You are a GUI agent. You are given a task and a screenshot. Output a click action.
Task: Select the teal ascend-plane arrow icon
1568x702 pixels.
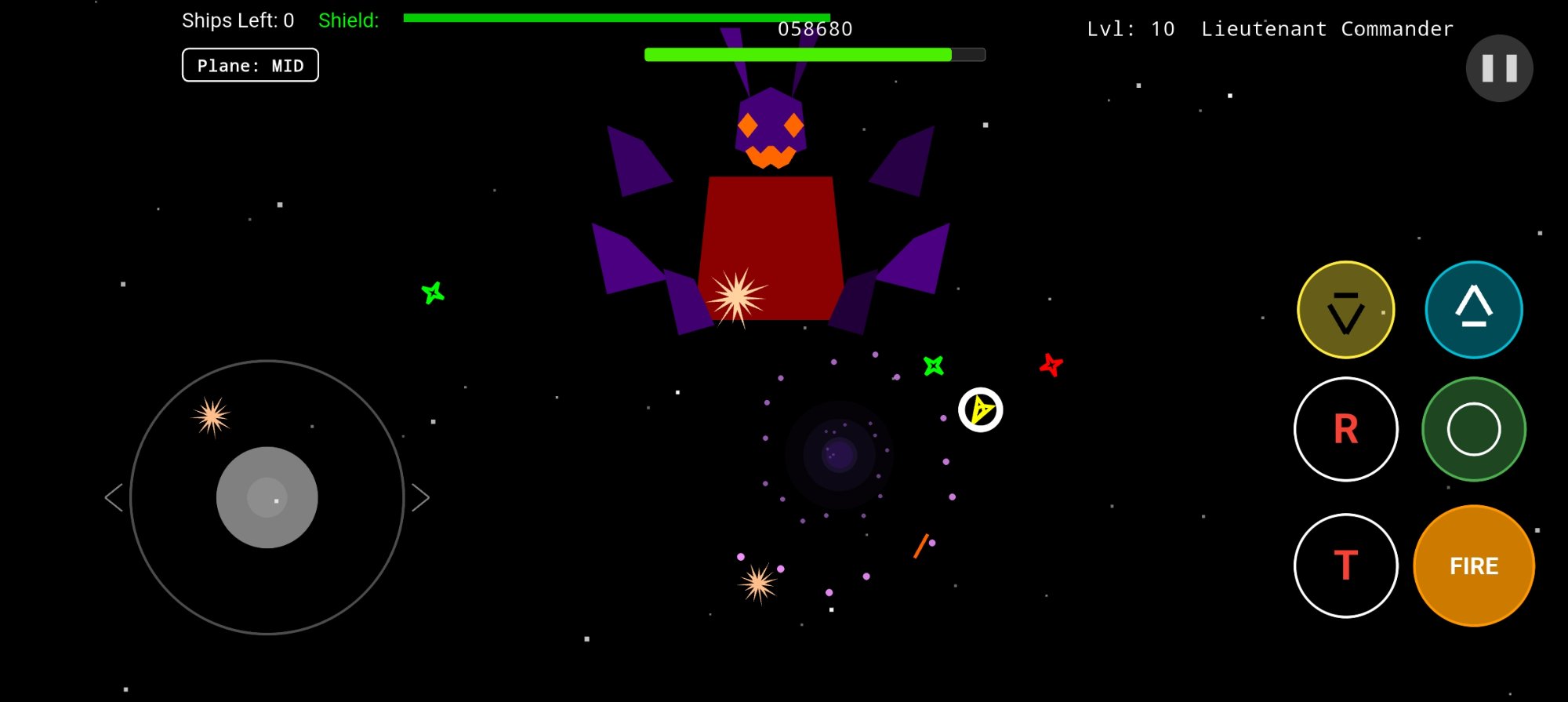tap(1473, 309)
